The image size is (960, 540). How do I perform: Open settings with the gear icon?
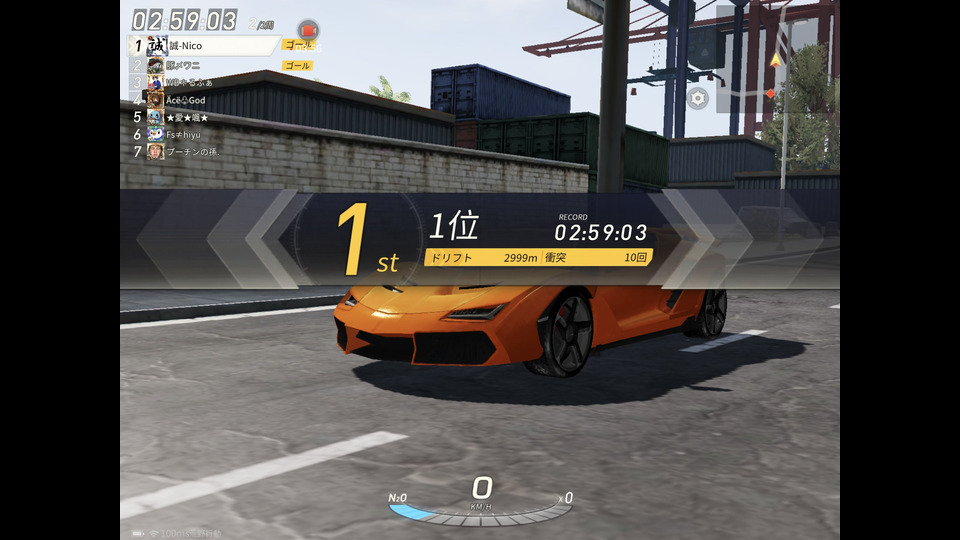pos(697,98)
